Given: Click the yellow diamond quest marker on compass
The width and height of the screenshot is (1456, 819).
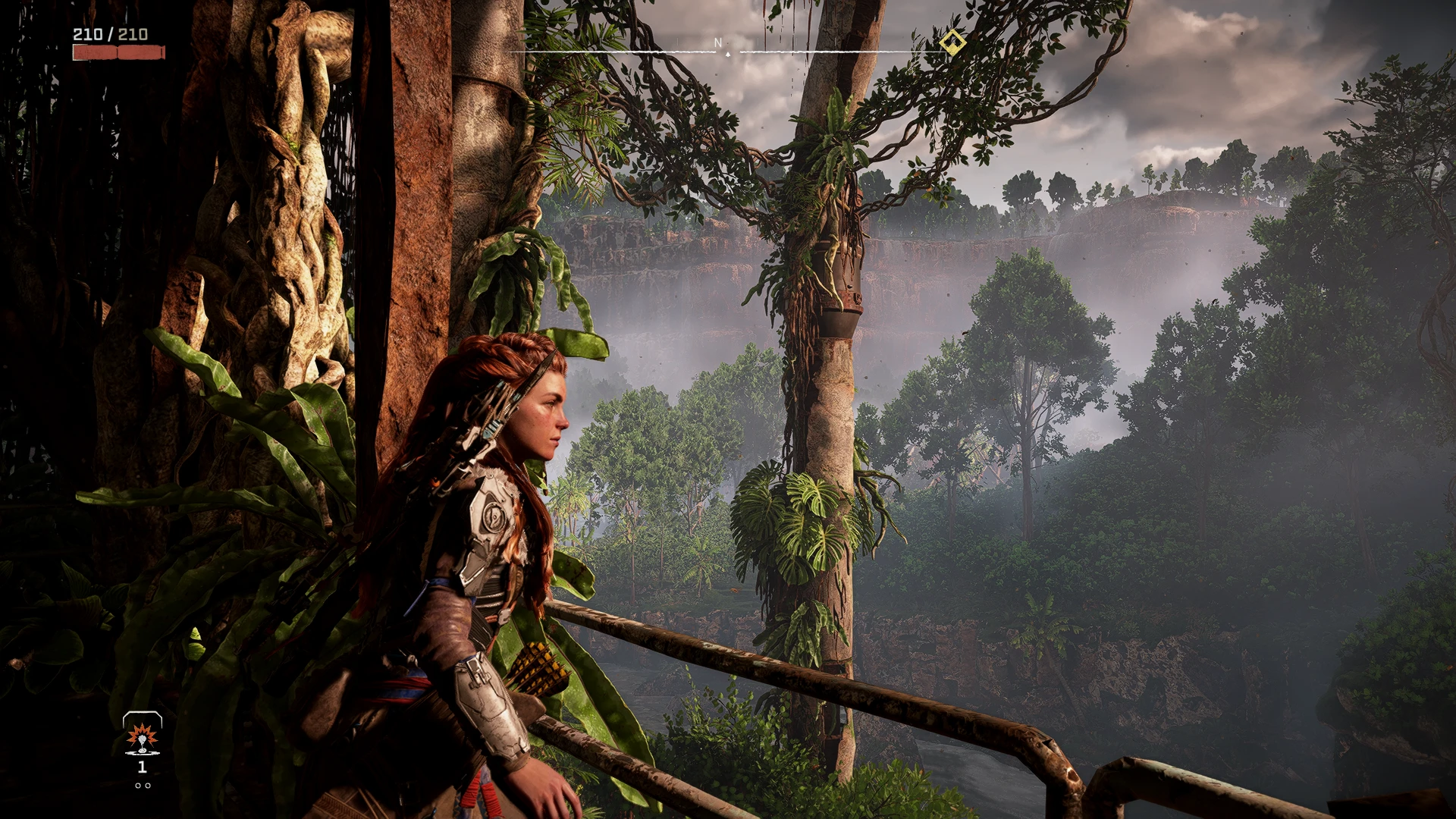Looking at the screenshot, I should tap(952, 42).
